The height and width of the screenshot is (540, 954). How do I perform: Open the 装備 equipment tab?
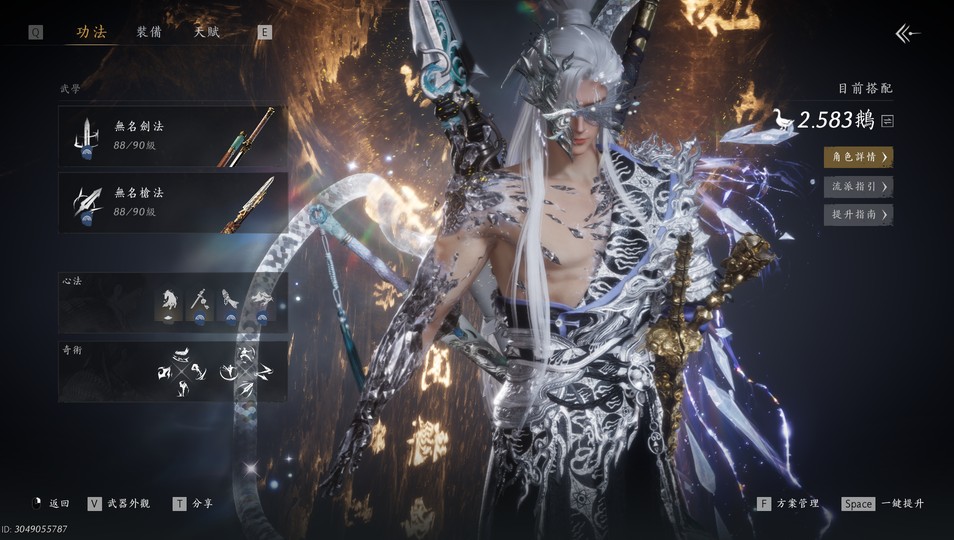click(x=149, y=32)
